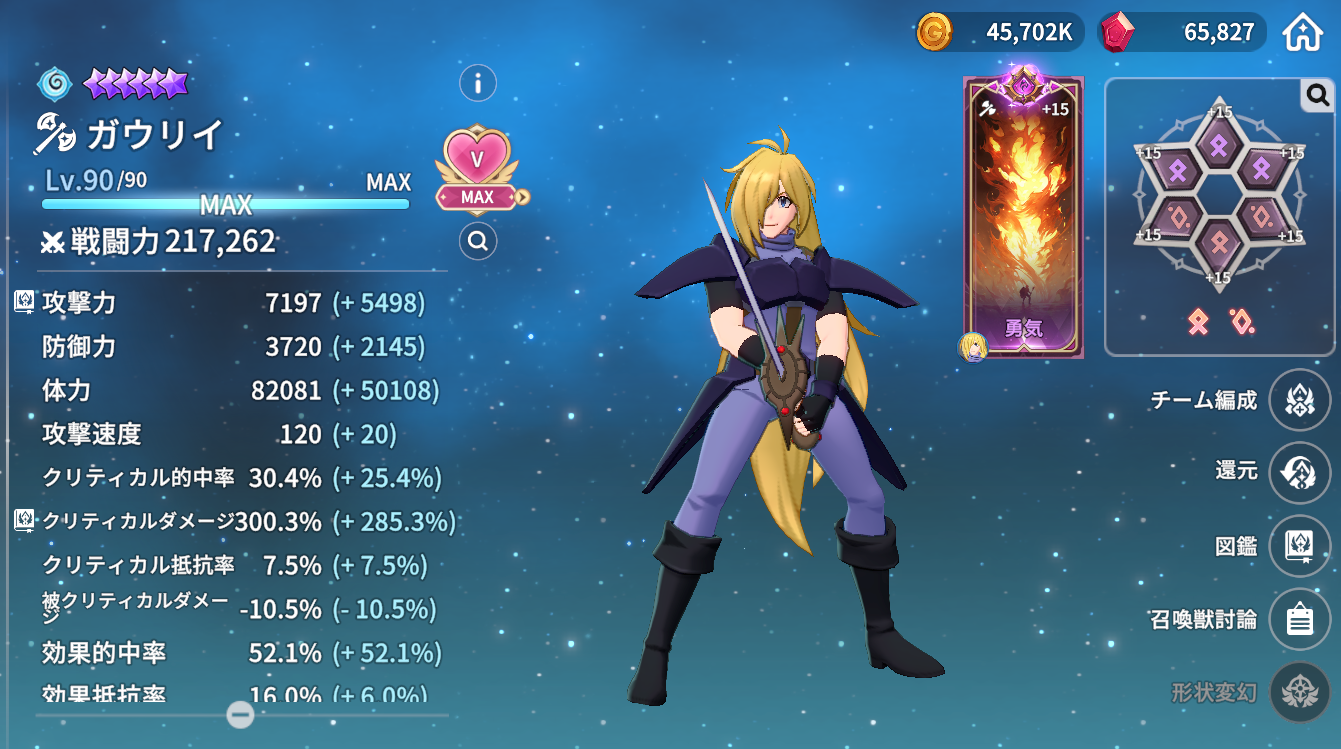Open チーム編成 team formation
Viewport: 1341px width, 749px height.
[1299, 400]
